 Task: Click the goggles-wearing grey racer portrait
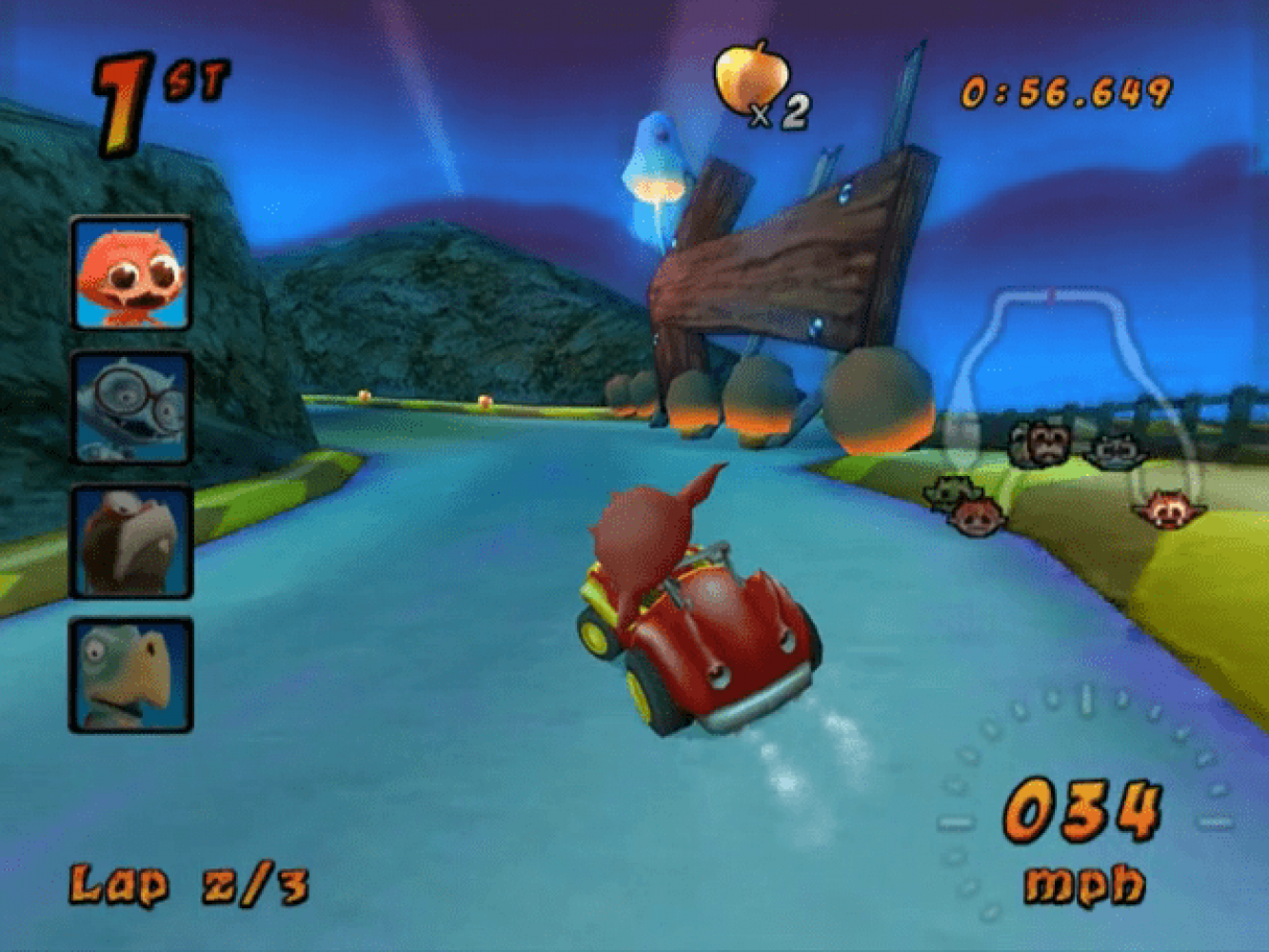(131, 407)
